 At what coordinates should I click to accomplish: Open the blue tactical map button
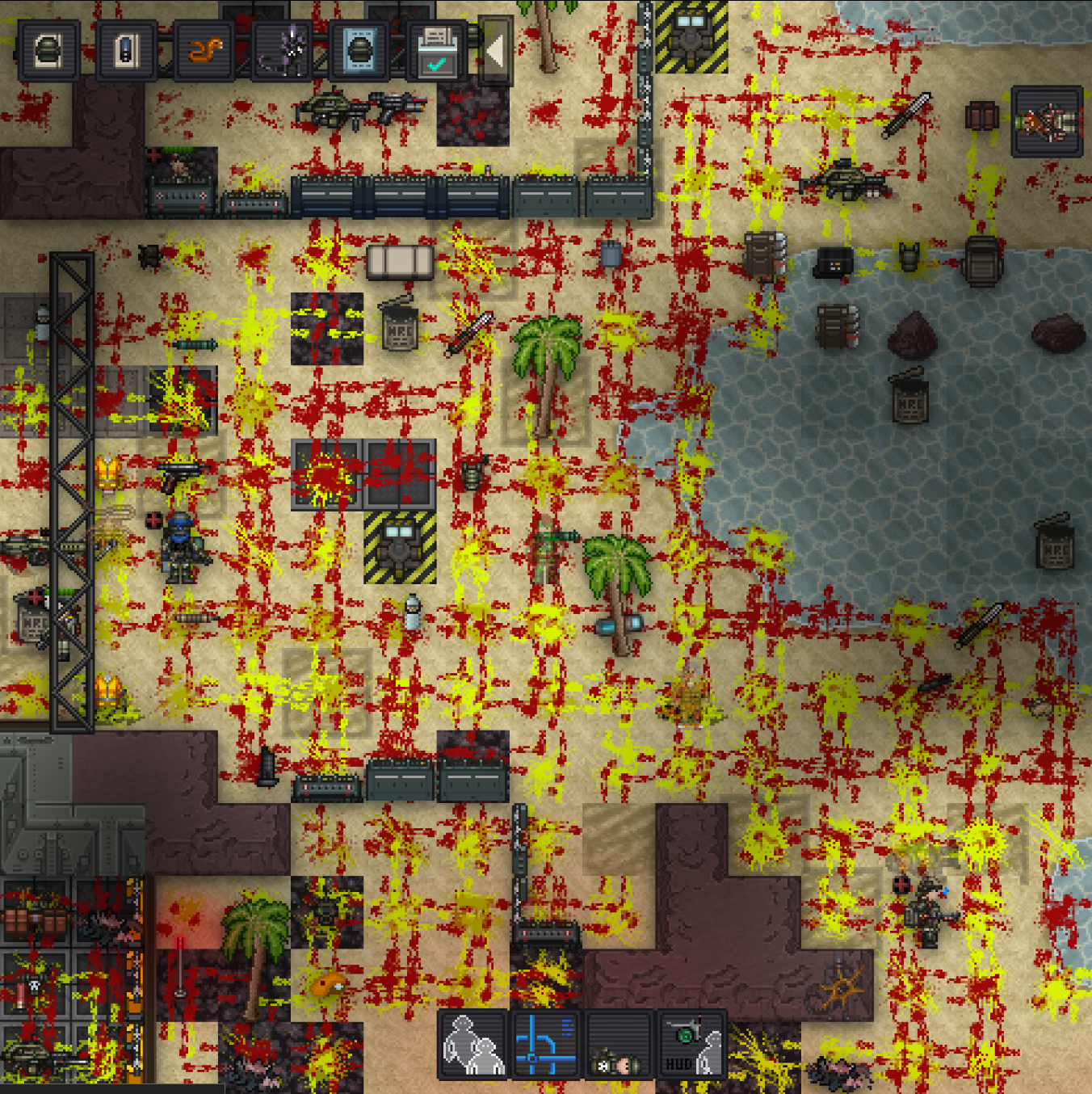[x=546, y=1044]
